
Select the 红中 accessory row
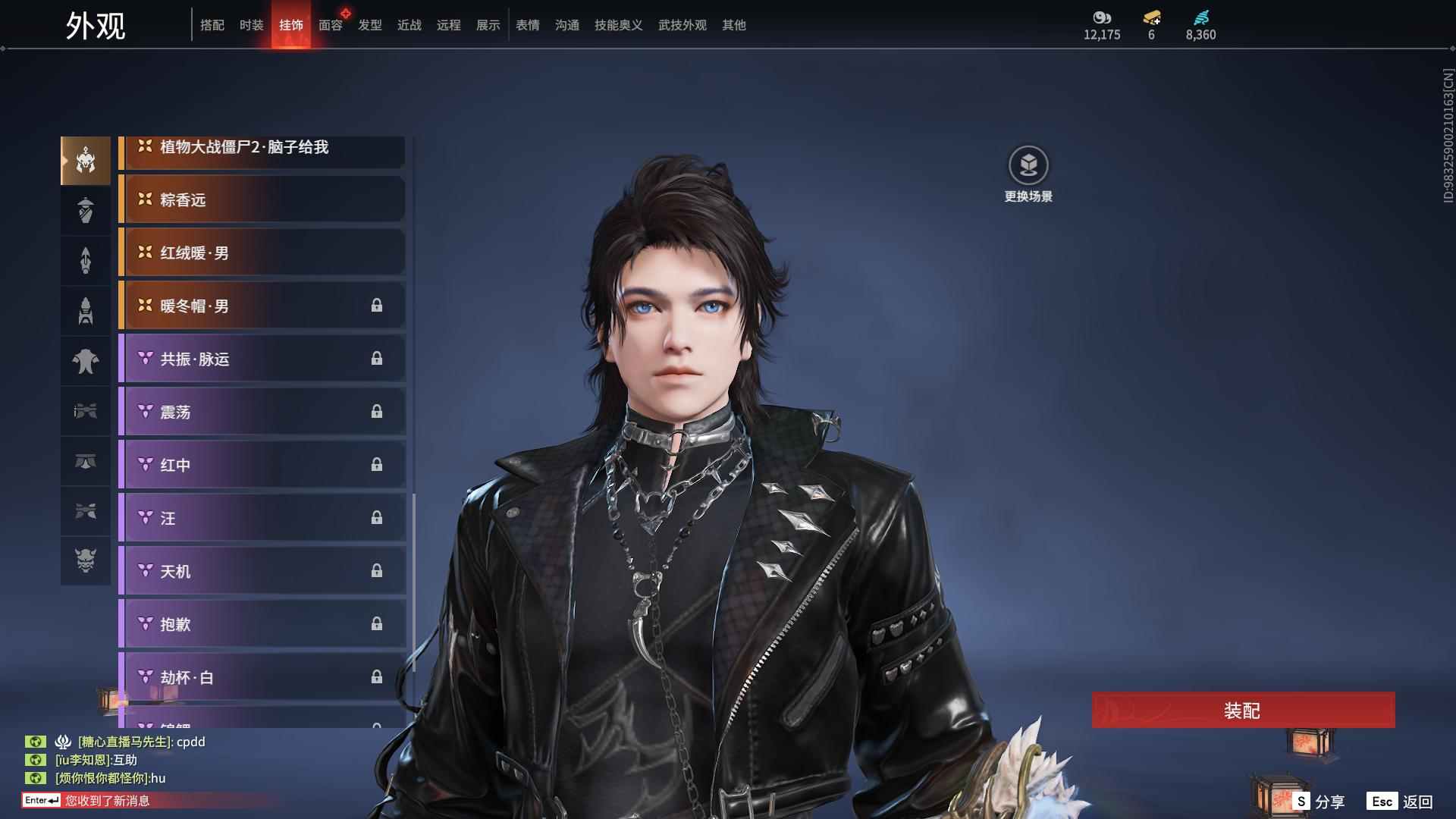point(262,465)
